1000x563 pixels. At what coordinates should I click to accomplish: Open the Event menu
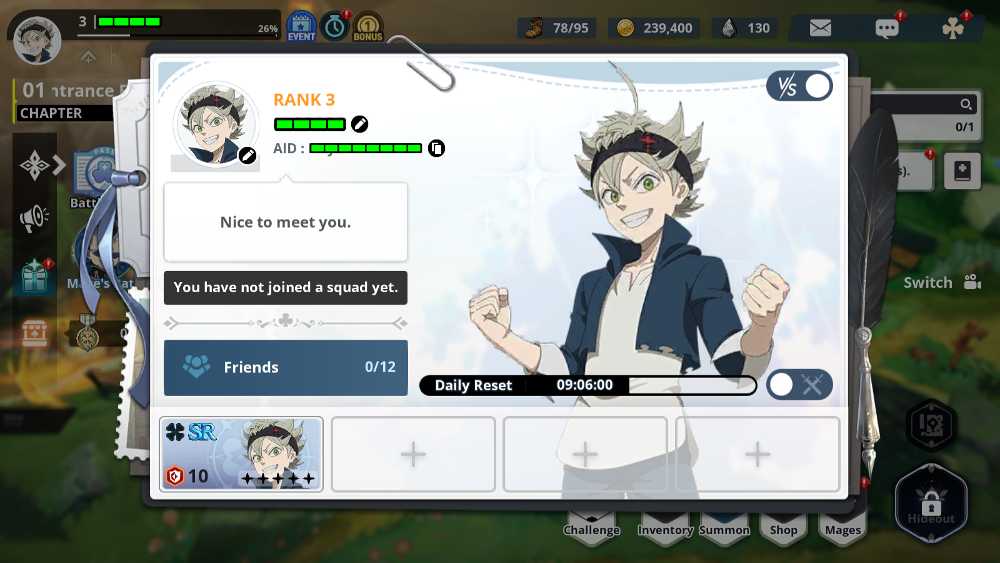pyautogui.click(x=301, y=27)
